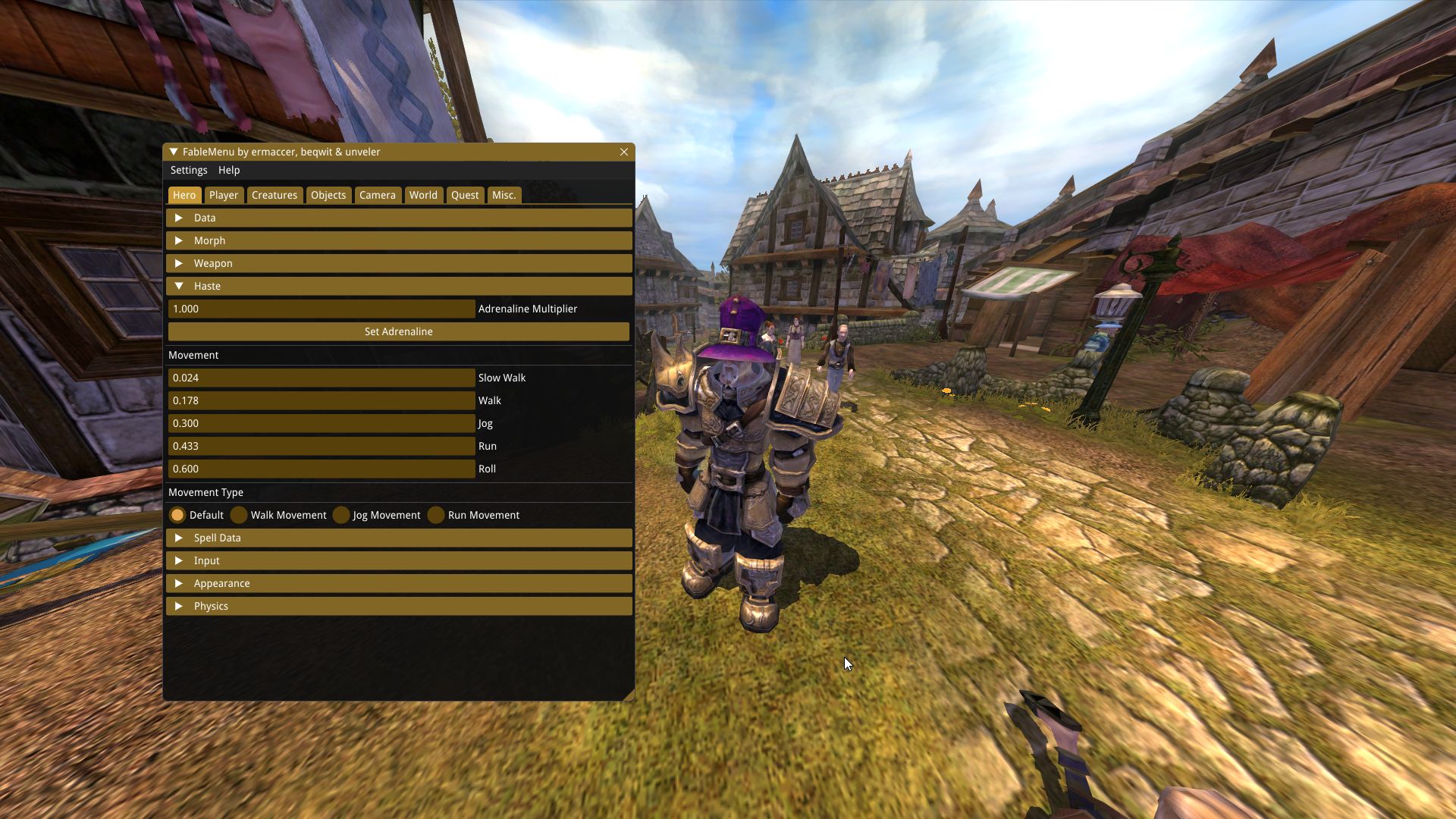Select the Camera tab
Viewport: 1456px width, 819px height.
(x=378, y=195)
